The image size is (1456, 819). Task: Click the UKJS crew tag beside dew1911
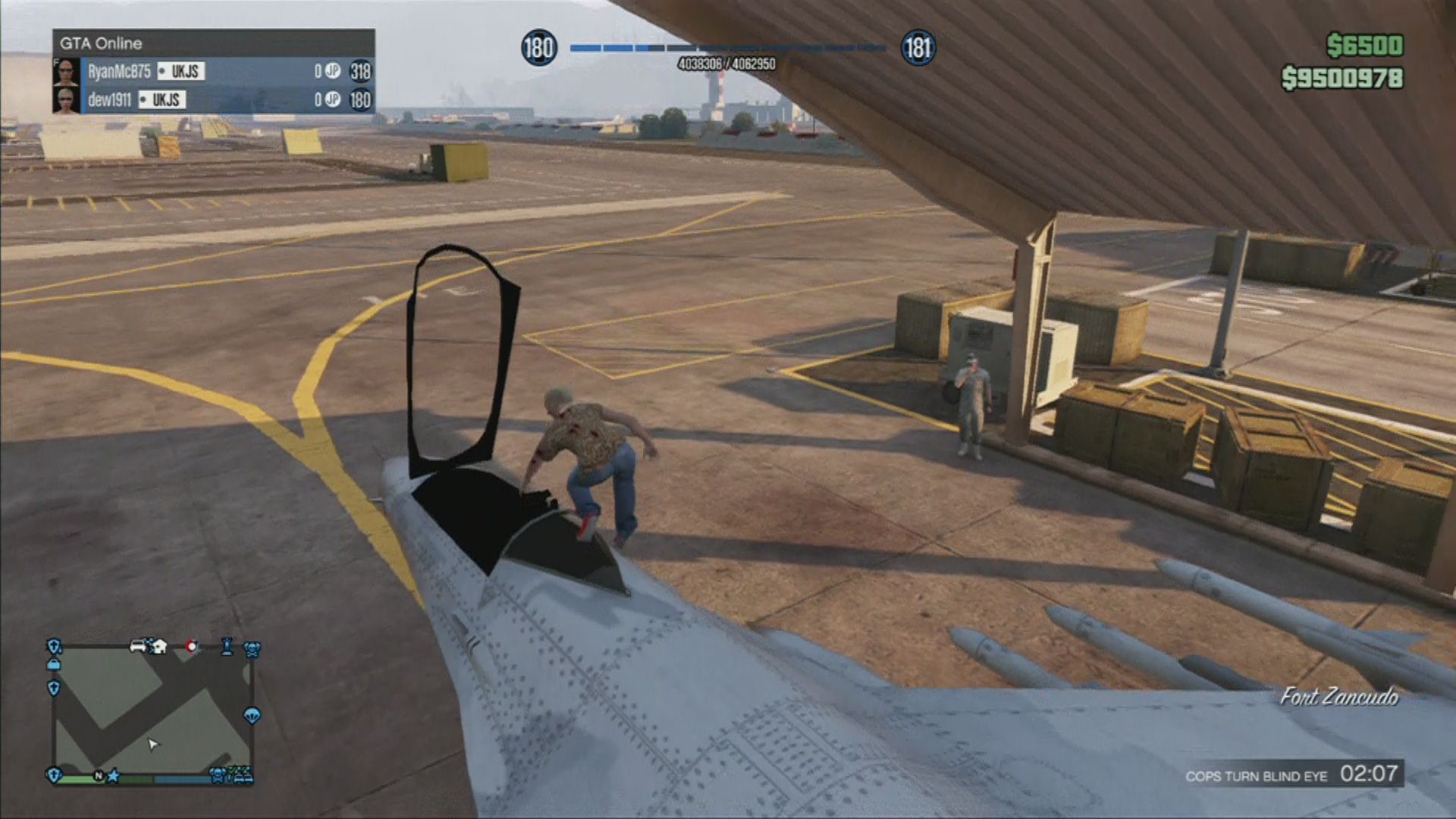tap(162, 100)
